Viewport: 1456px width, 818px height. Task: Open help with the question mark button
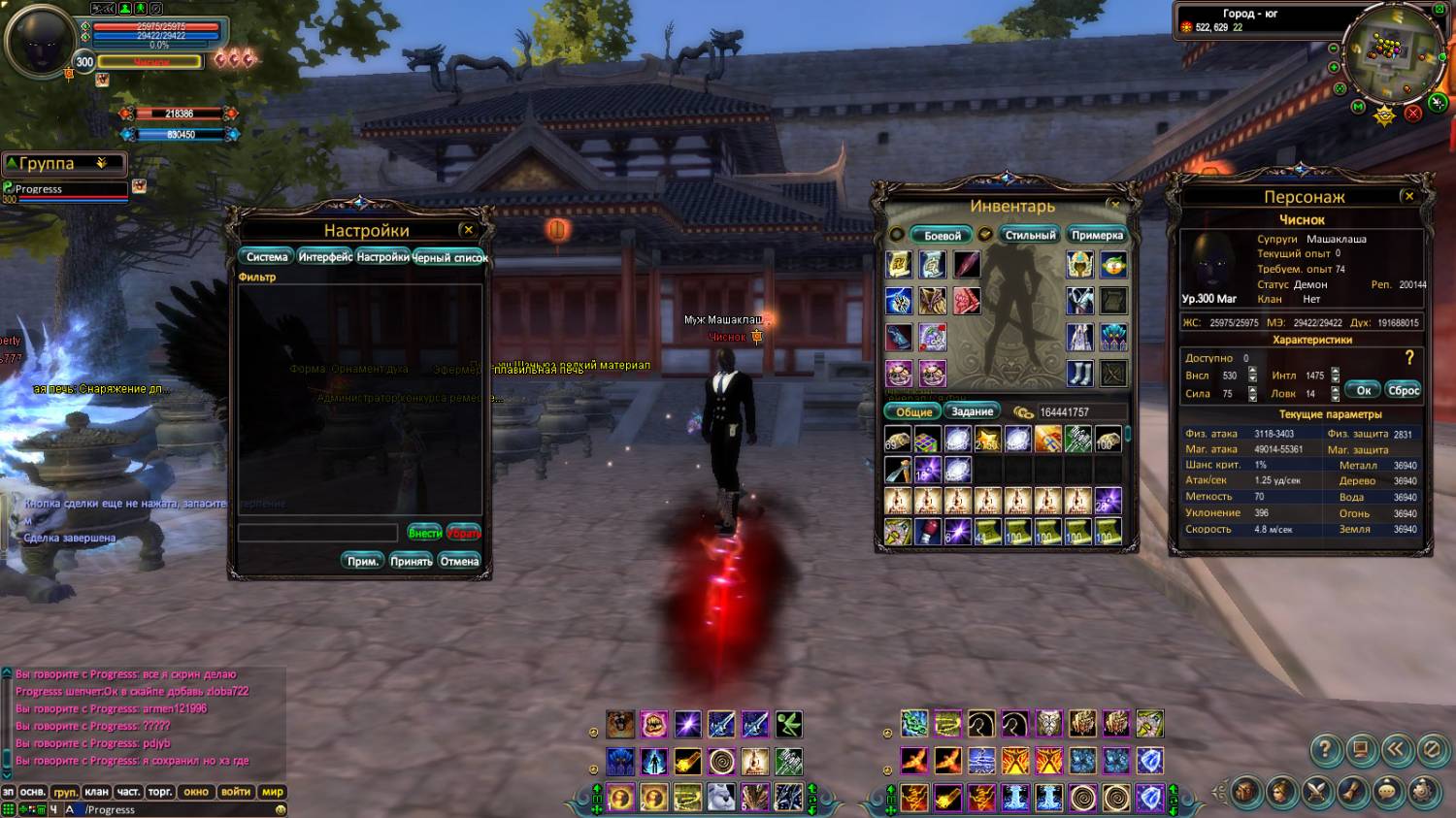pyautogui.click(x=1325, y=749)
